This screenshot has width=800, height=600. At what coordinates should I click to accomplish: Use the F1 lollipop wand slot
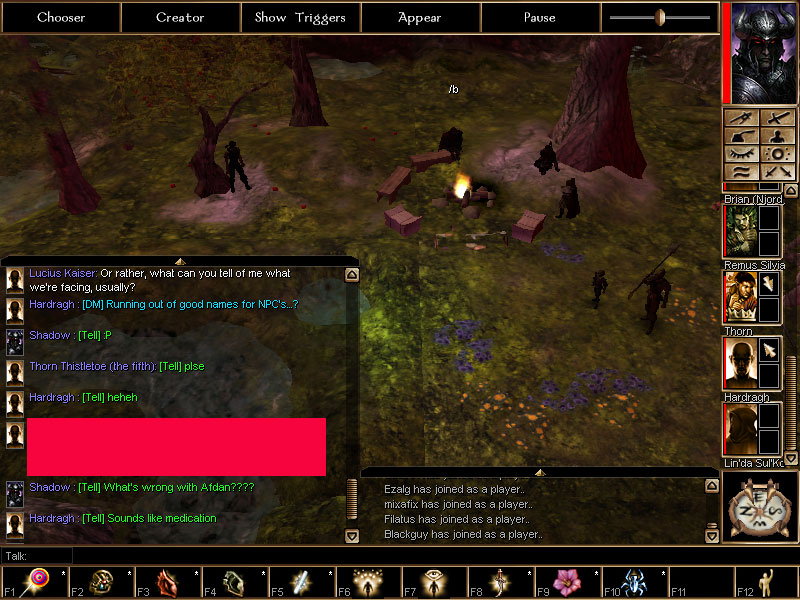[40, 582]
